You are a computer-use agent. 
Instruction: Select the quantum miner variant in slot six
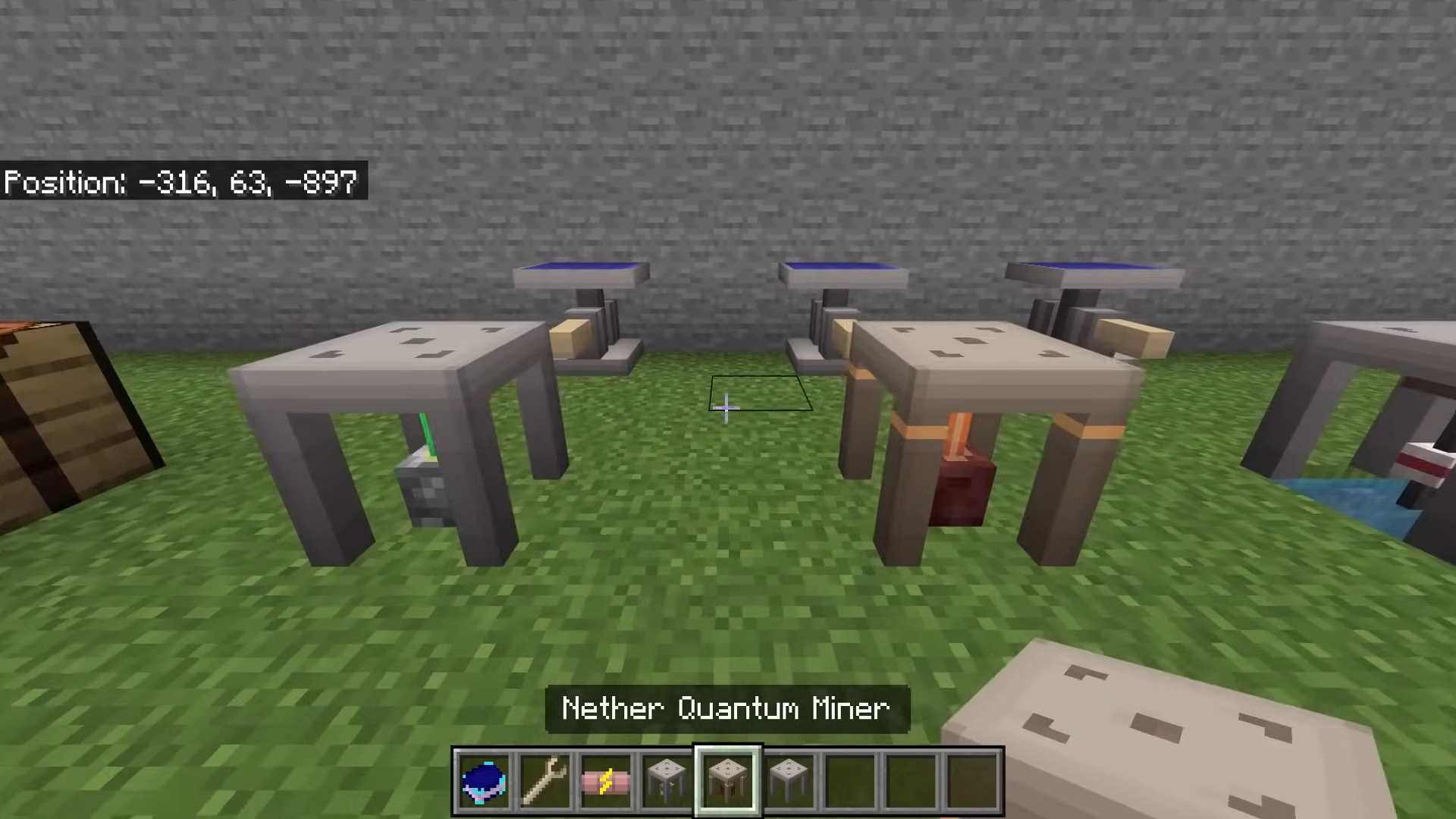[x=787, y=778]
